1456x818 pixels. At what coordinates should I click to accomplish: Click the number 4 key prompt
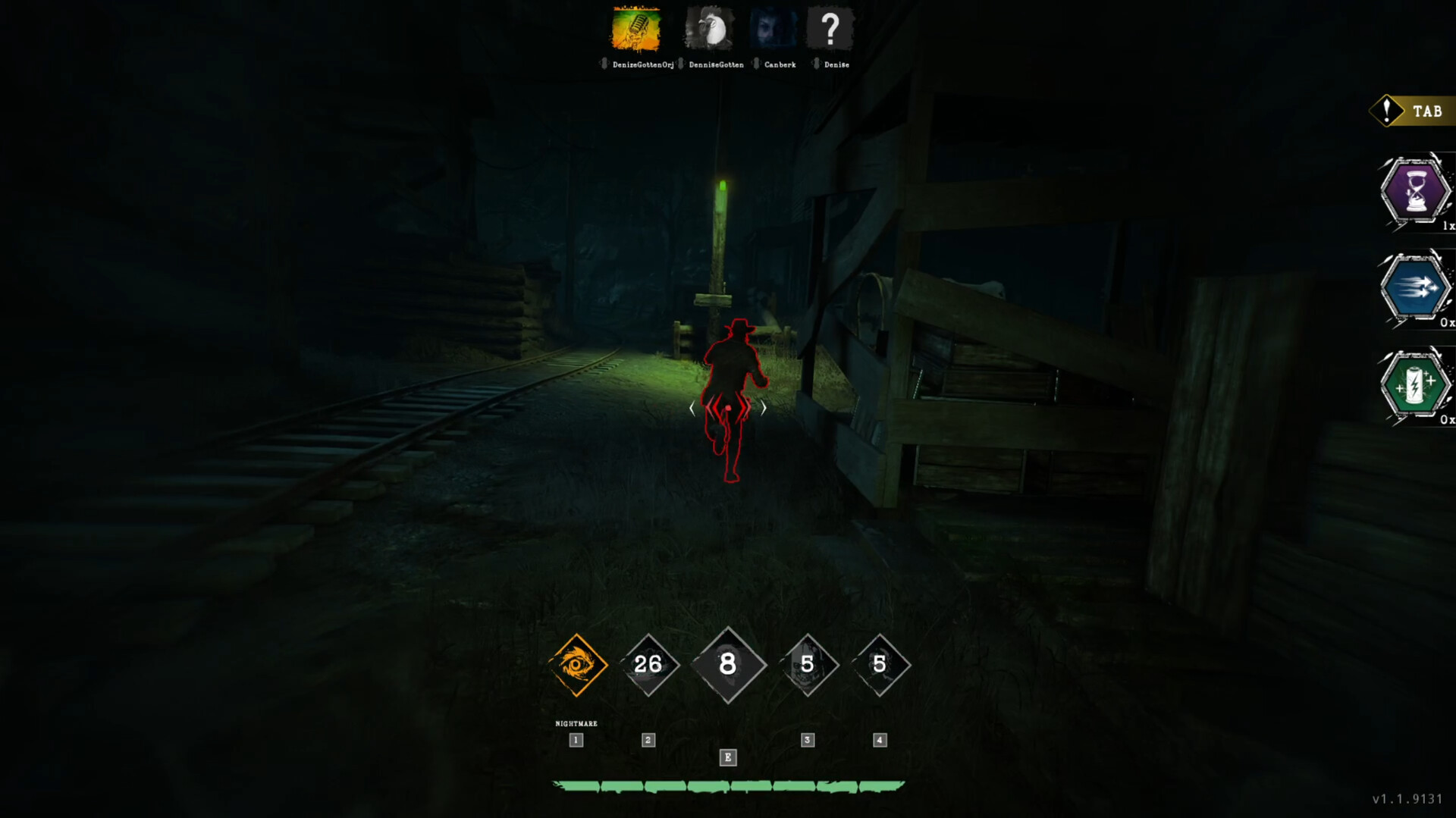879,740
